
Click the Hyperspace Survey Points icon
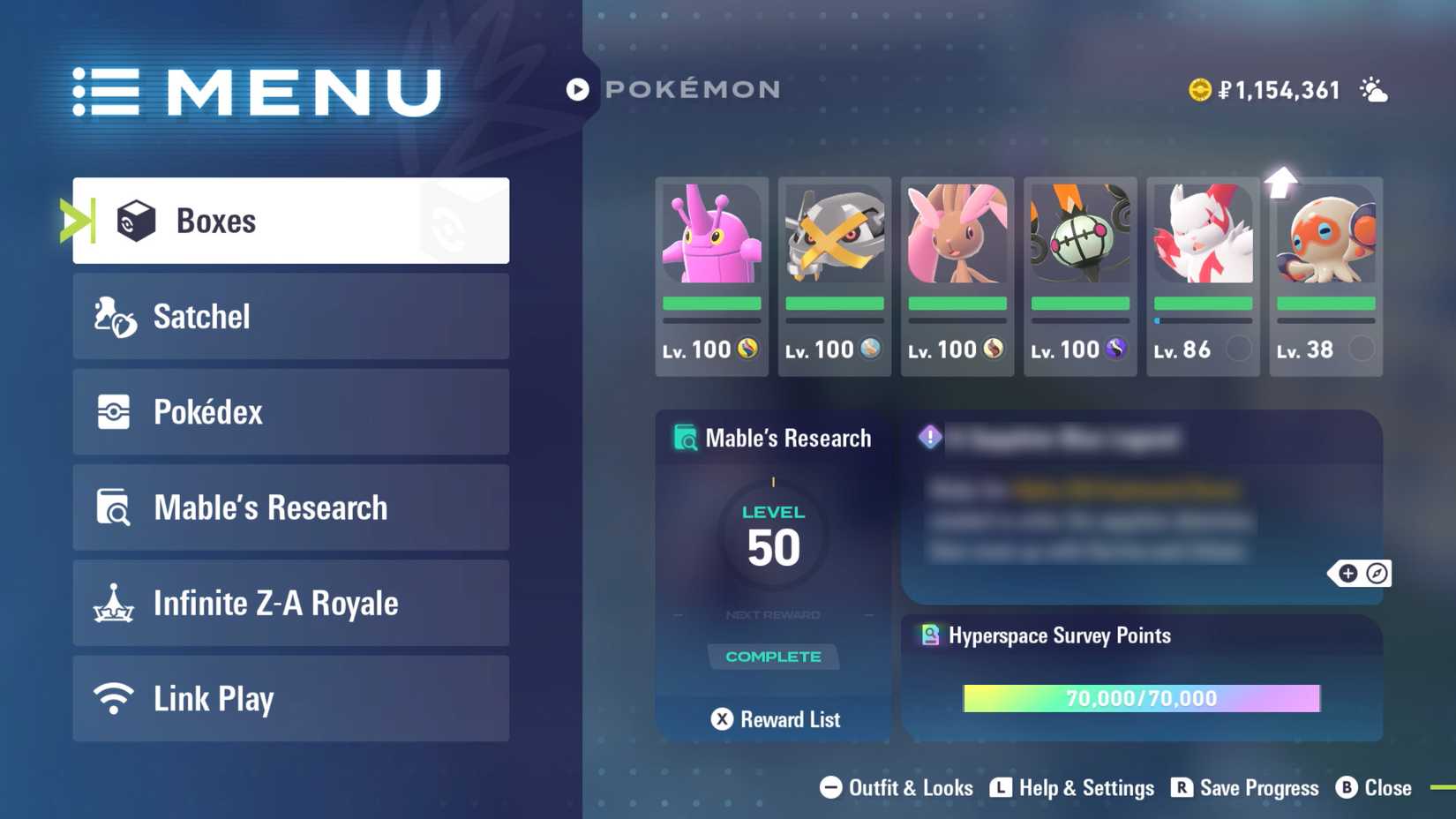point(929,635)
